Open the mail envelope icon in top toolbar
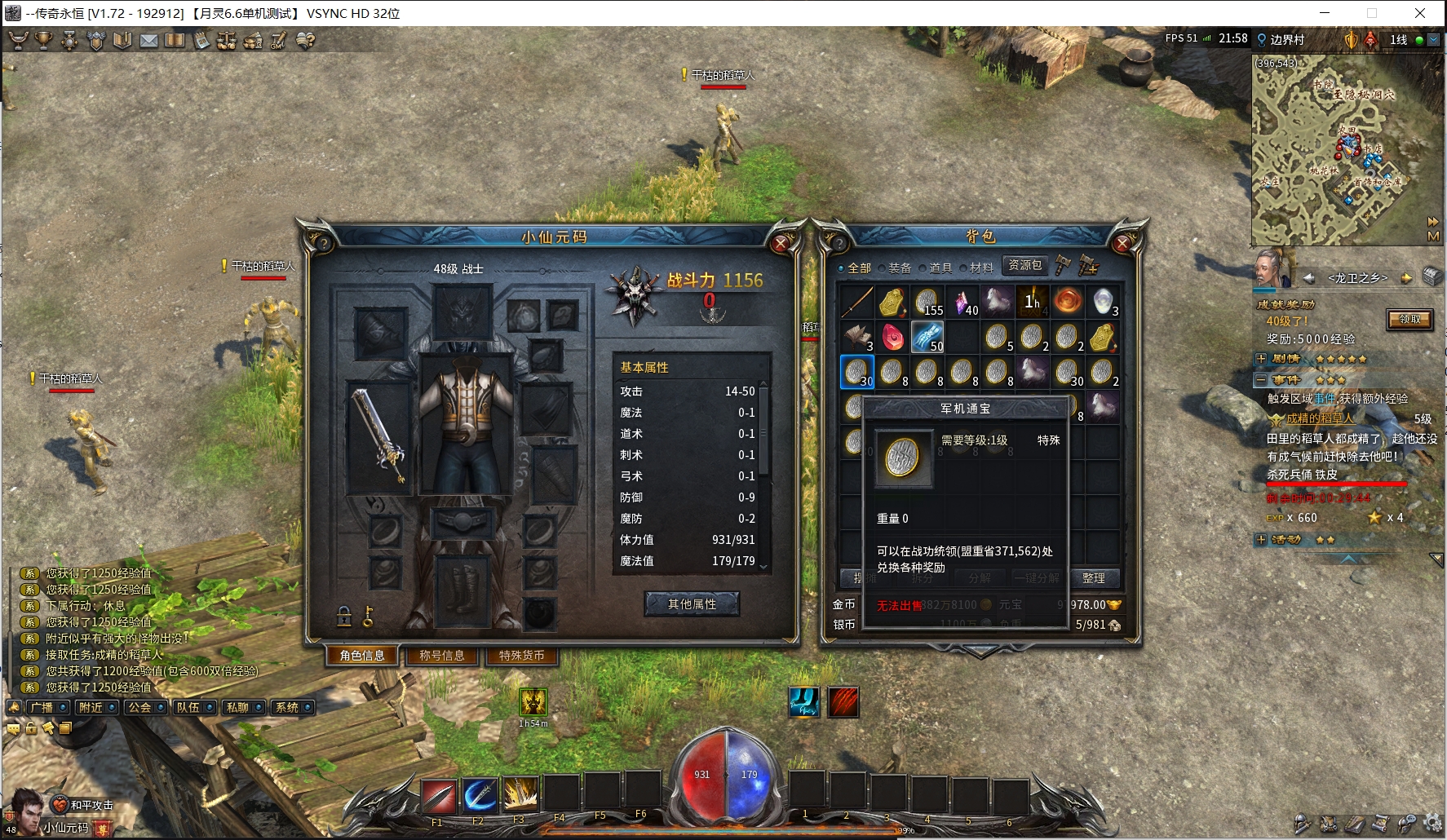This screenshot has width=1447, height=840. click(148, 40)
